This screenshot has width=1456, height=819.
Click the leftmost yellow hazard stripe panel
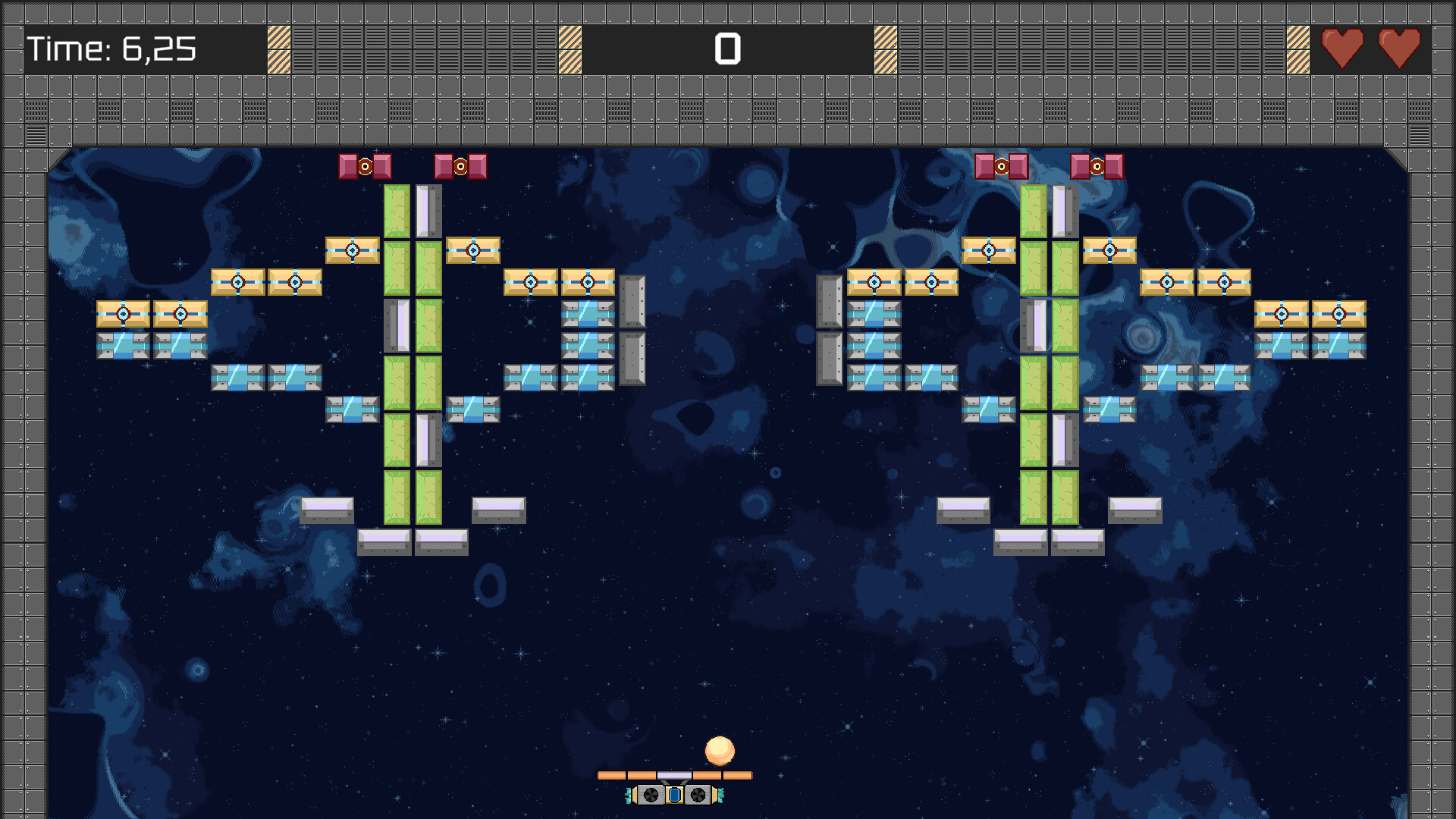[278, 49]
